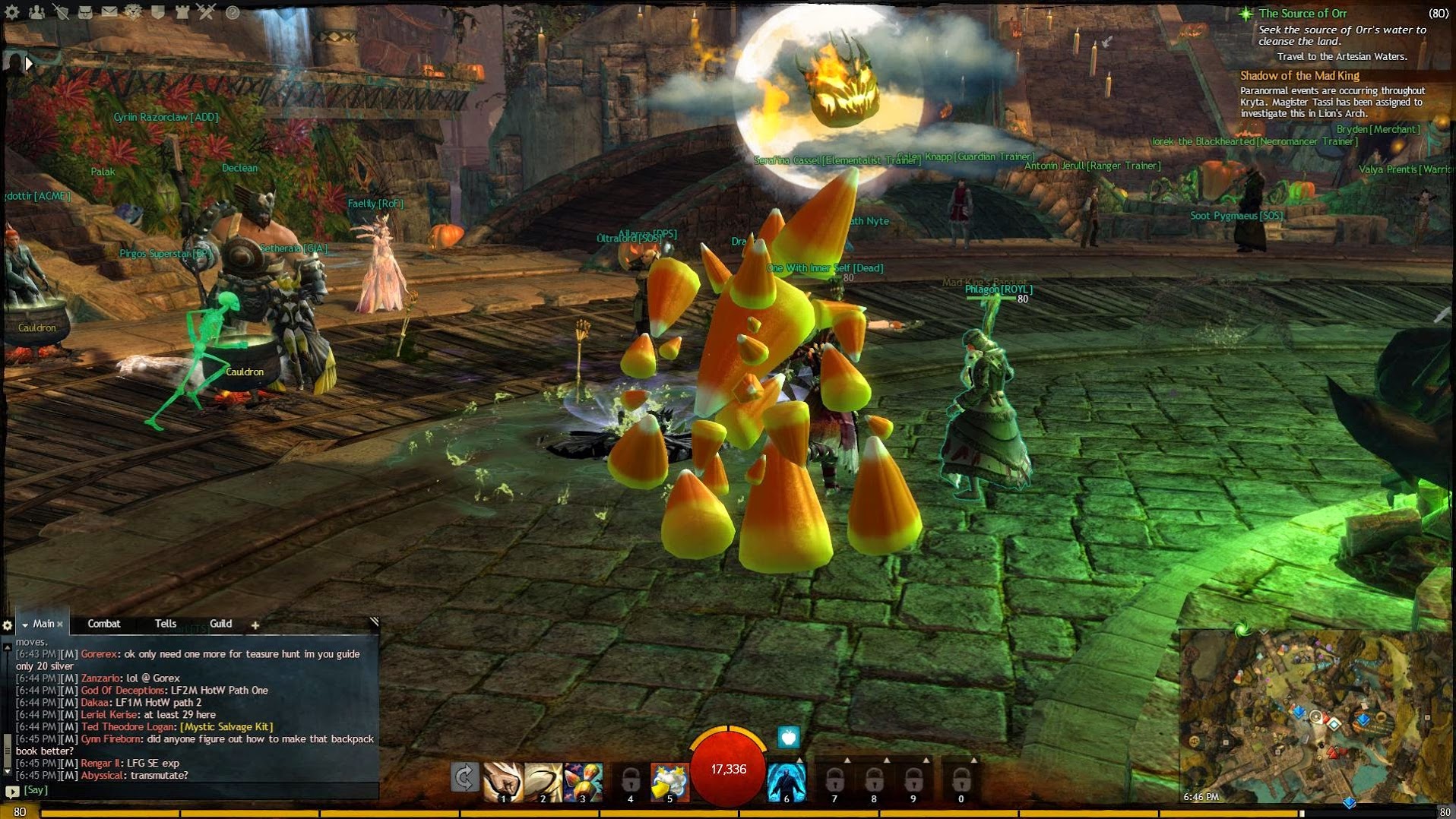Open the help question mark icon
This screenshot has height=819, width=1456.
click(233, 12)
